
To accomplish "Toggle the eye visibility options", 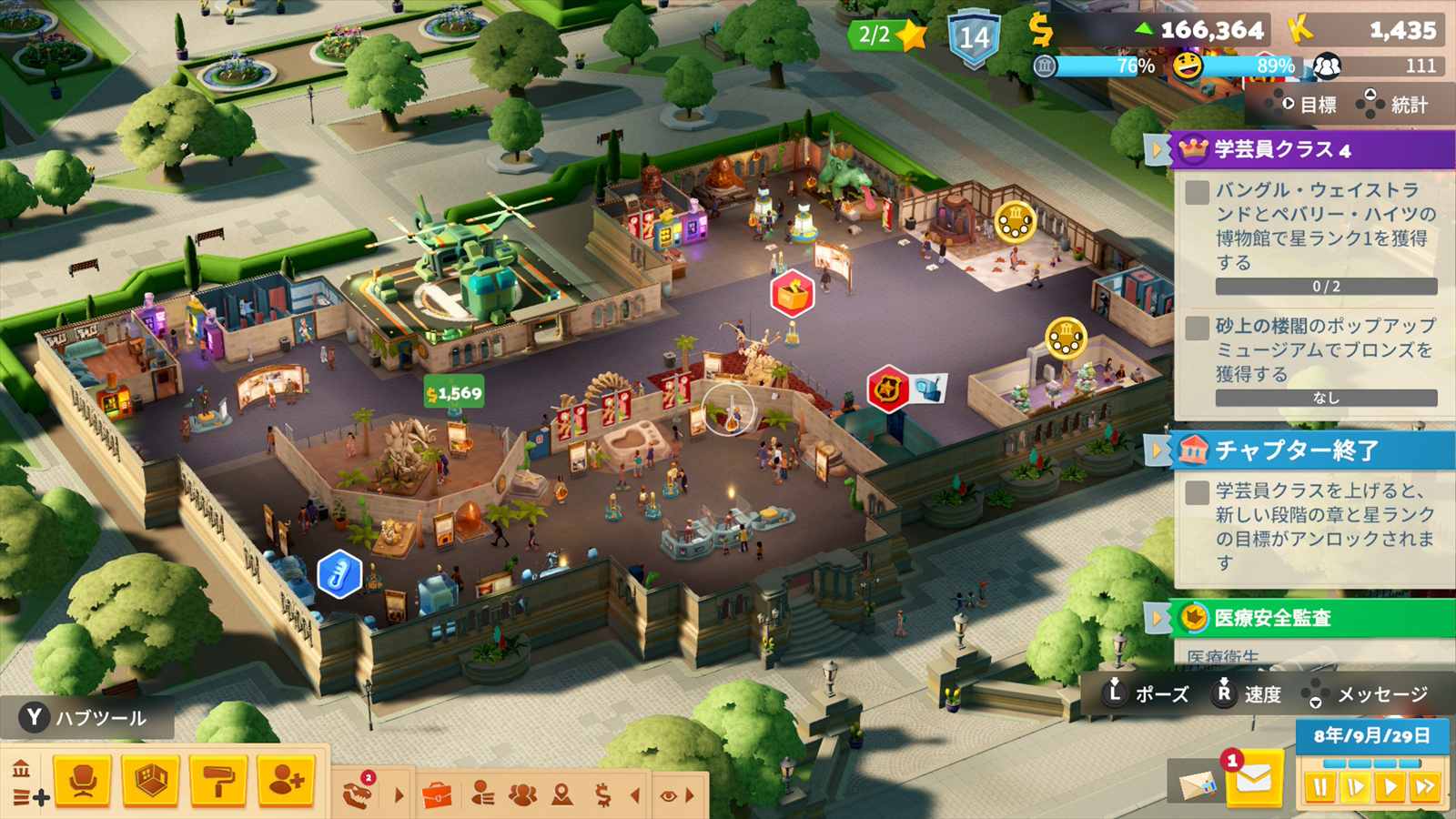I will click(x=668, y=795).
